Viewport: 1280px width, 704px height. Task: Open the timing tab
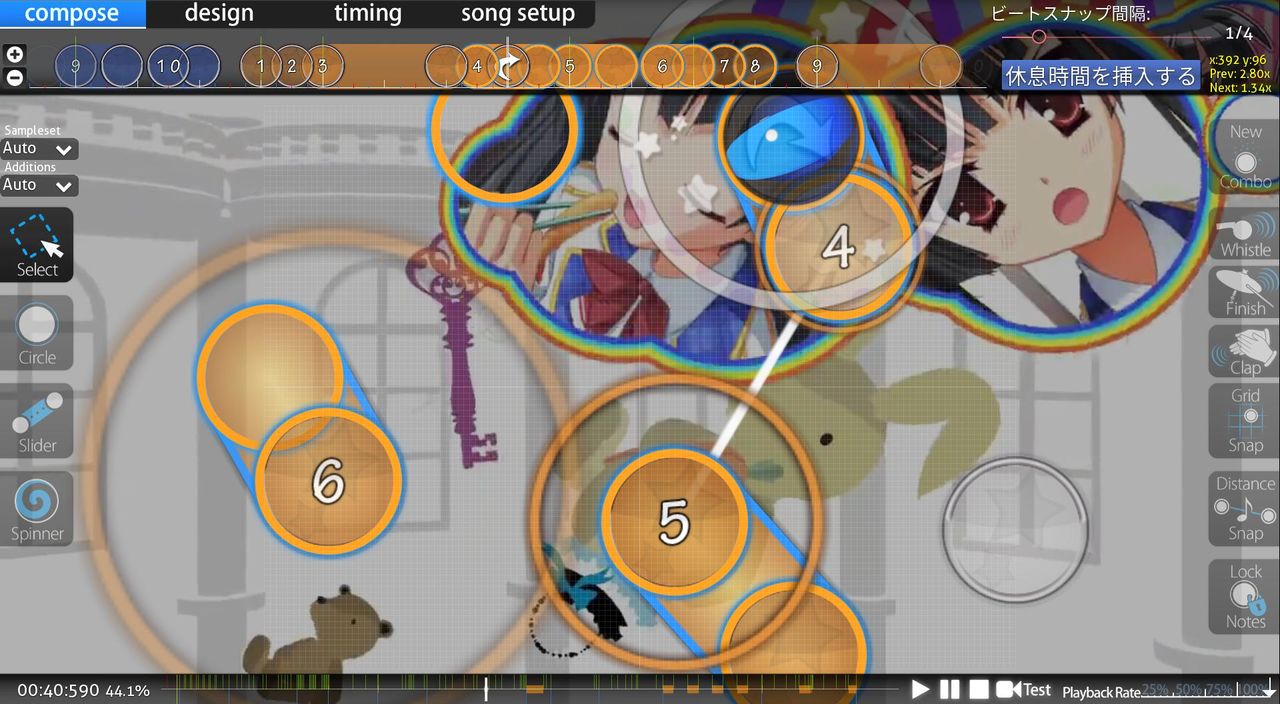click(x=367, y=14)
